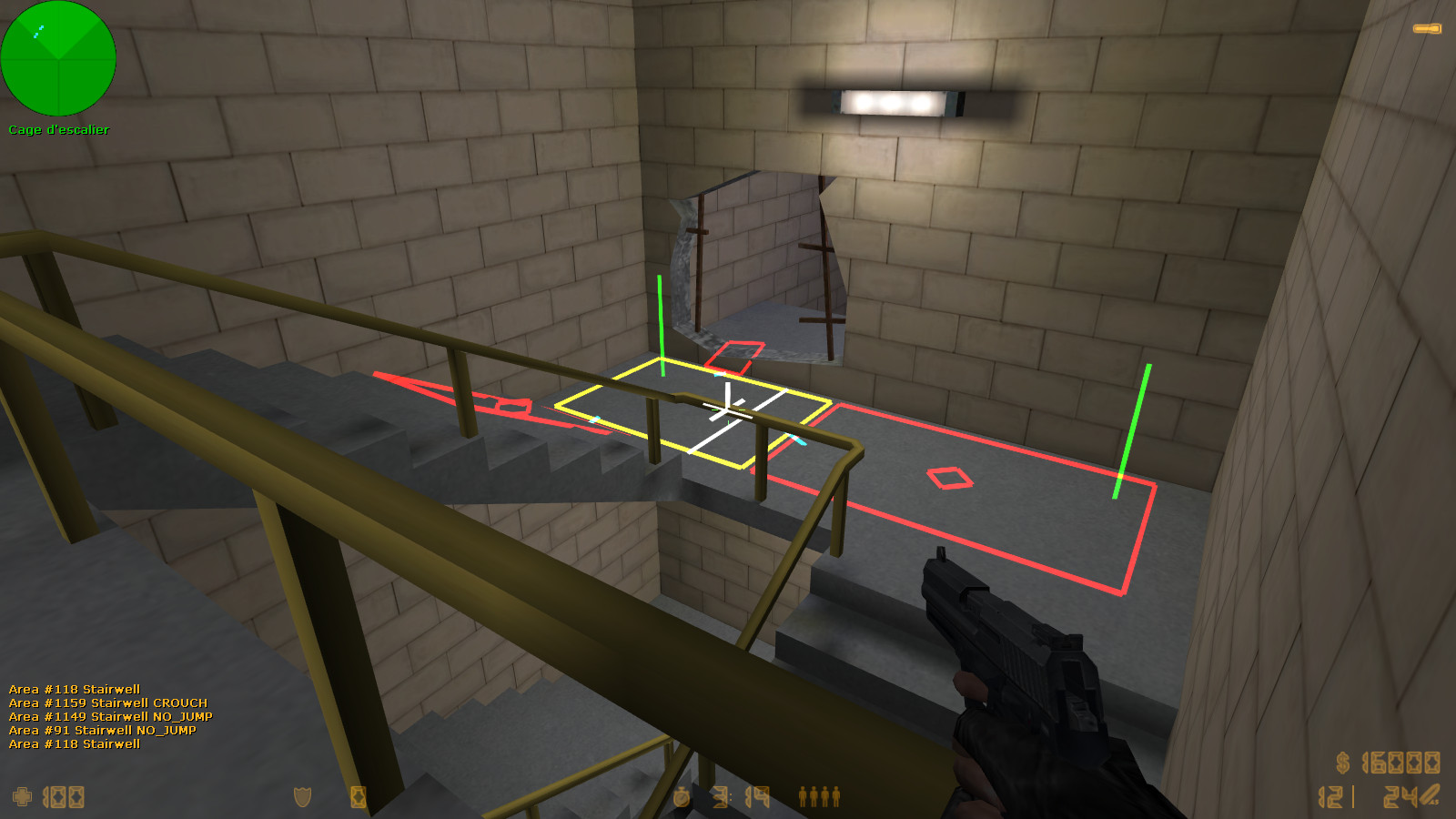Expand the Area #91 Stairwell NO_JUMP entry
This screenshot has width=1456, height=819.
click(x=102, y=729)
